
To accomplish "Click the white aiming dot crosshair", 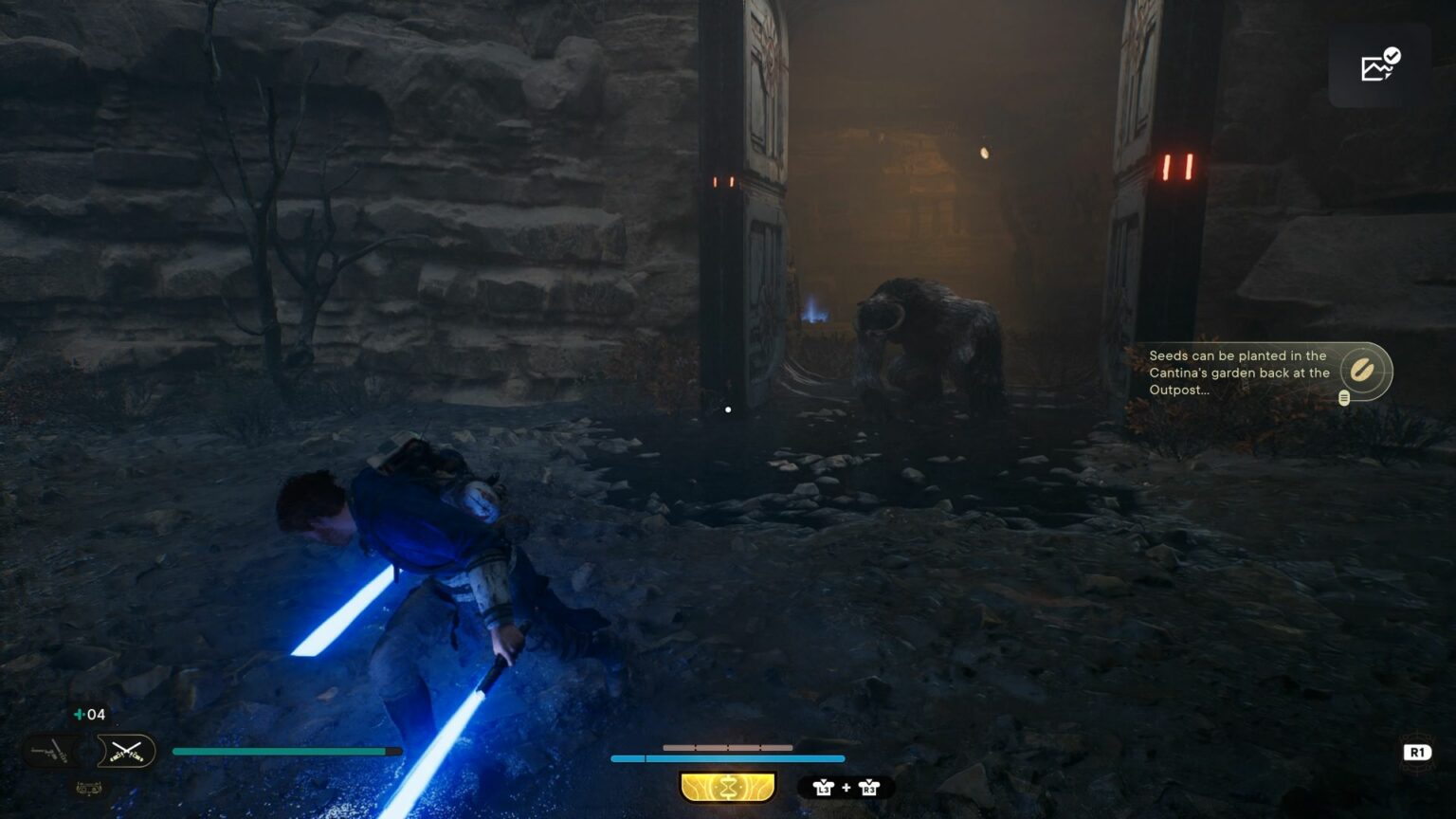I will [x=728, y=409].
